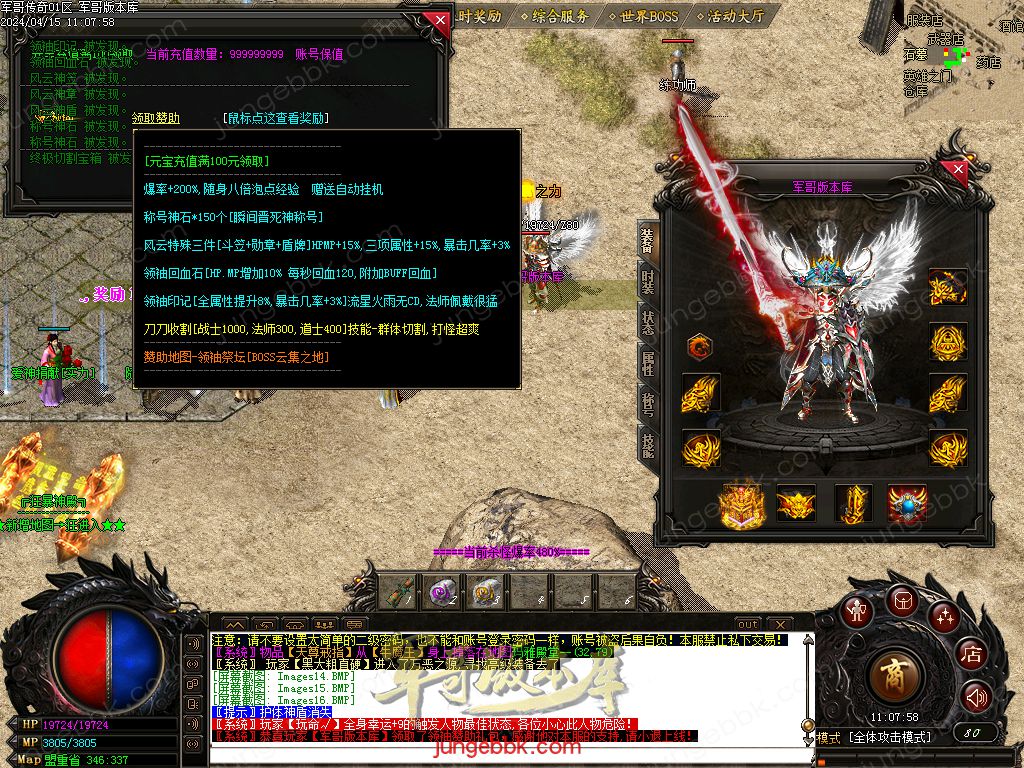Switch to the 状态 status tab
1024x768 pixels.
648,322
